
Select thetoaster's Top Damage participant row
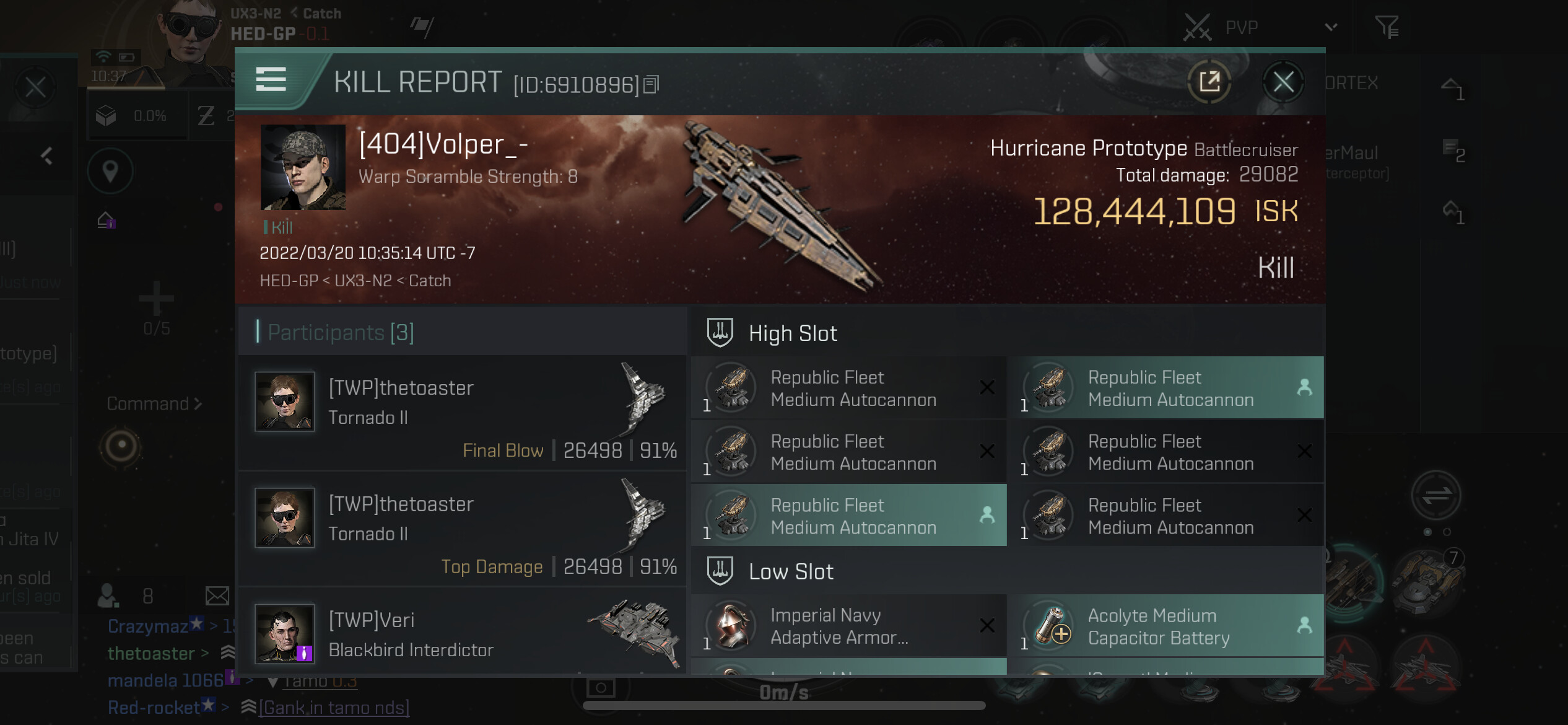coord(462,529)
